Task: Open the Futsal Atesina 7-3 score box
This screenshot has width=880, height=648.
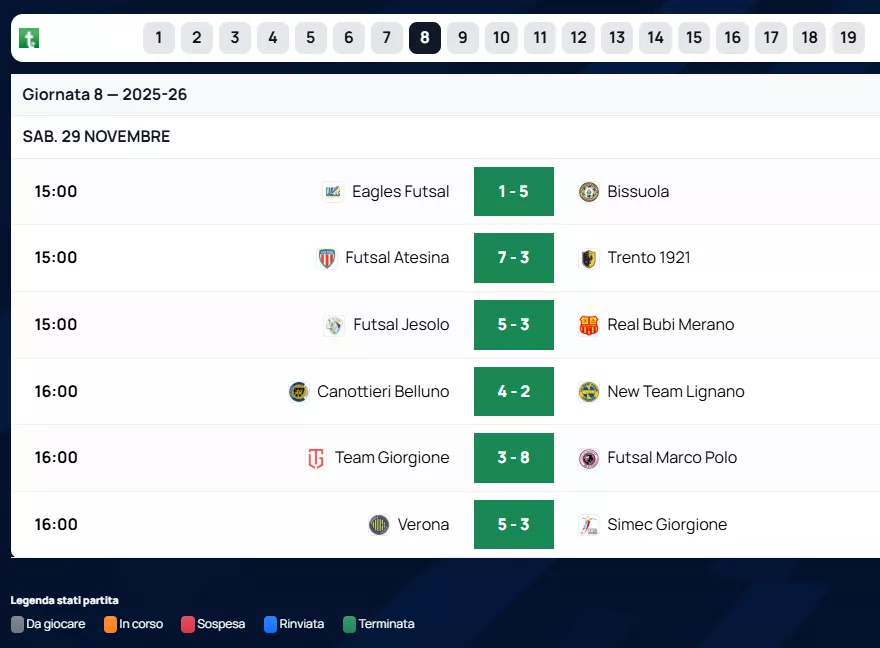Action: [x=513, y=258]
